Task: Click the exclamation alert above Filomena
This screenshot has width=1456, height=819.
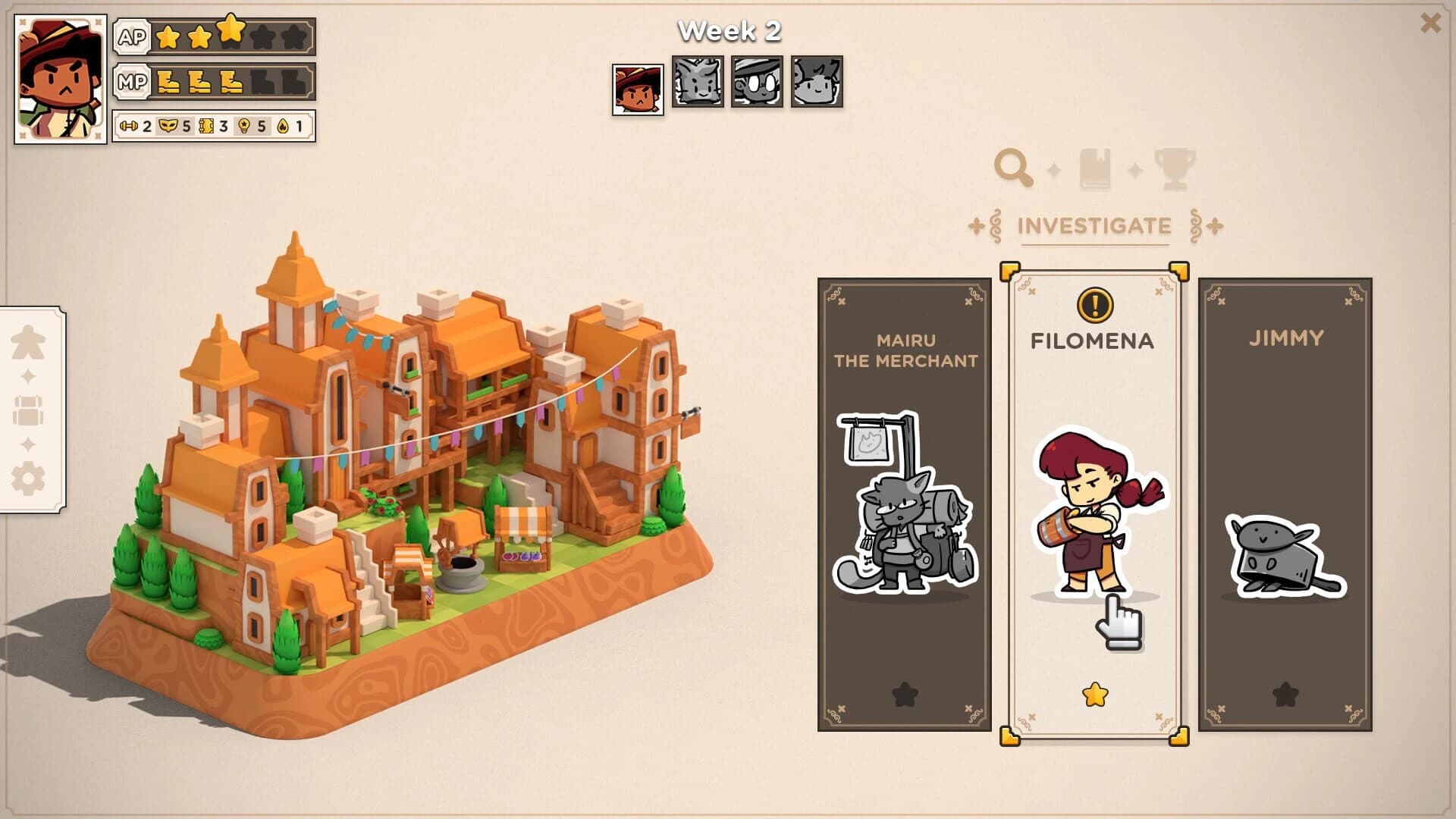Action: pyautogui.click(x=1094, y=304)
